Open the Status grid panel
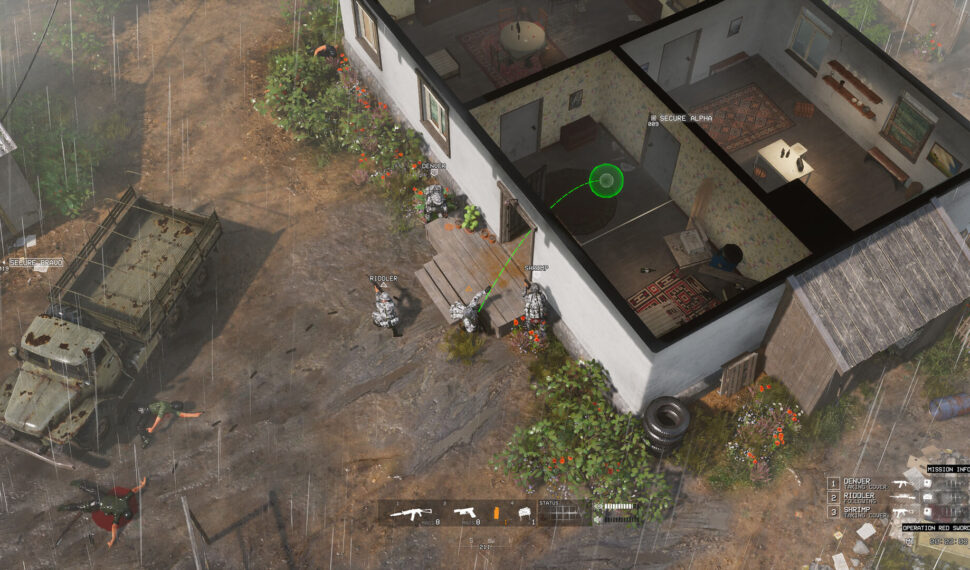This screenshot has width=970, height=570. [564, 513]
